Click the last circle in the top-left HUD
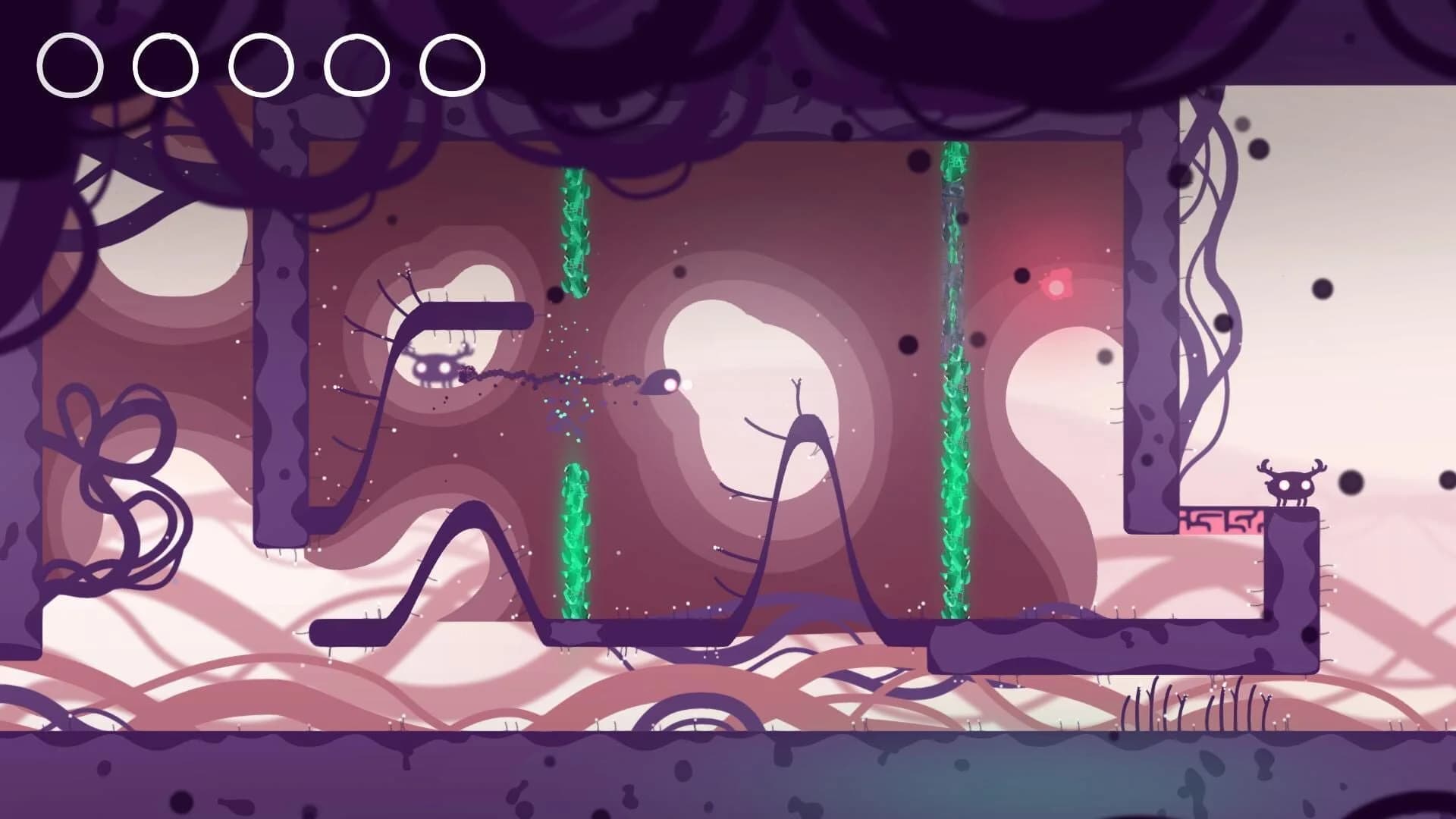The height and width of the screenshot is (819, 1456). coord(453,64)
